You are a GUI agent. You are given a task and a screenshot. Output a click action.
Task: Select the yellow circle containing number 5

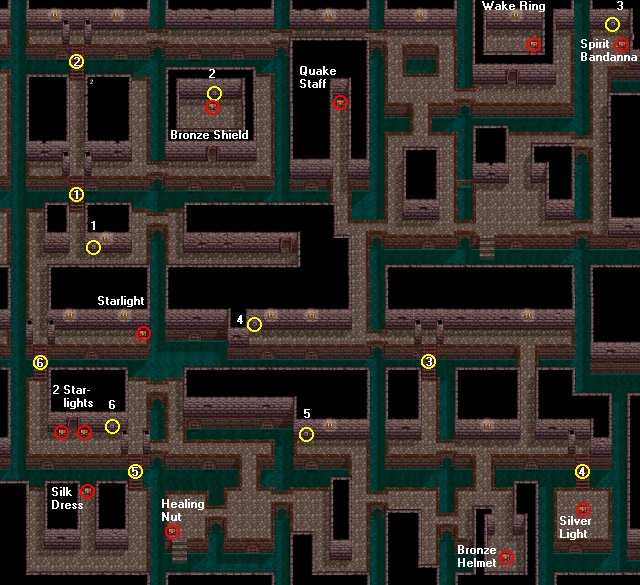(135, 472)
